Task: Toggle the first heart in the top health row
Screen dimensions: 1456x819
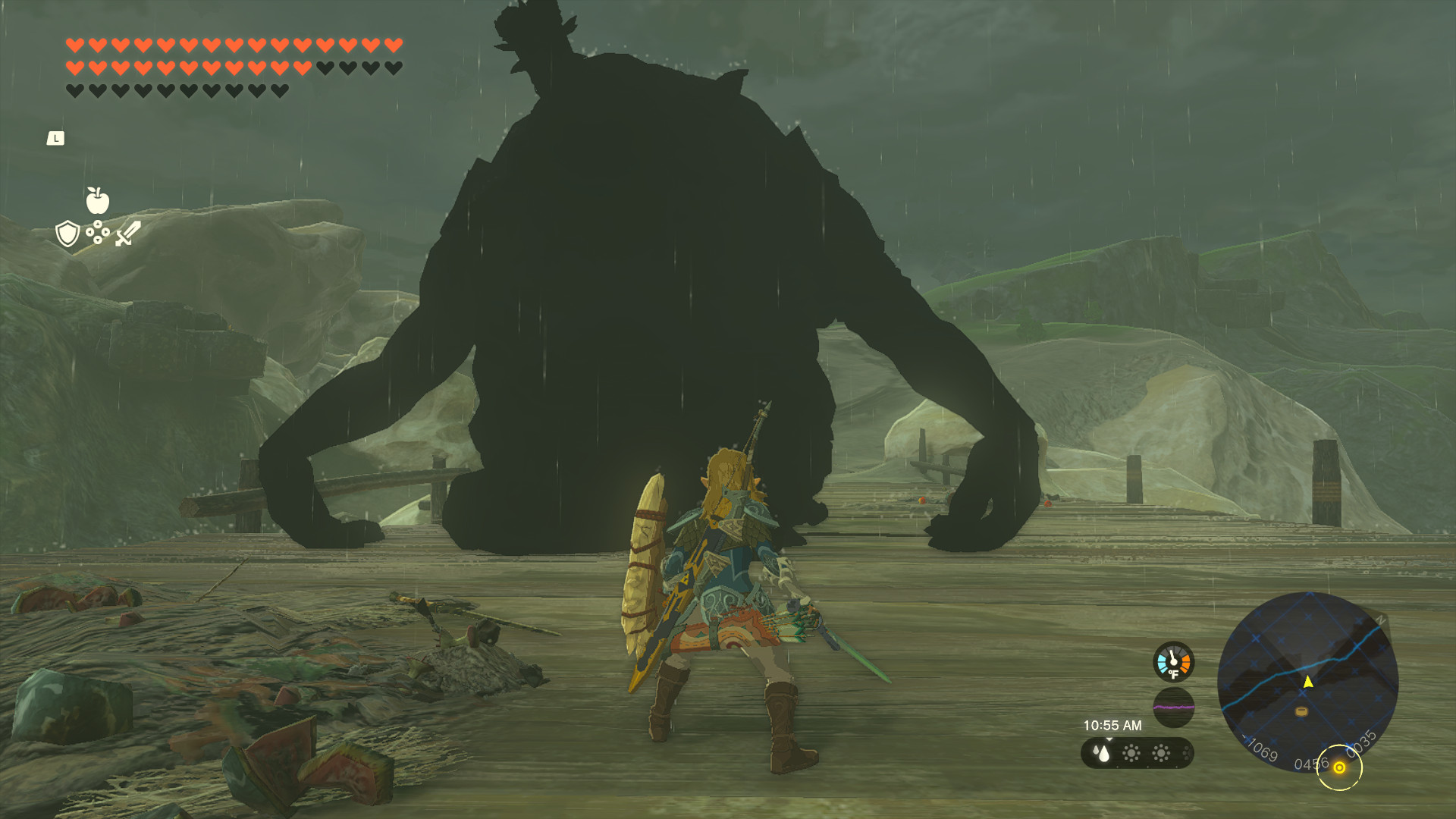Action: coord(76,46)
